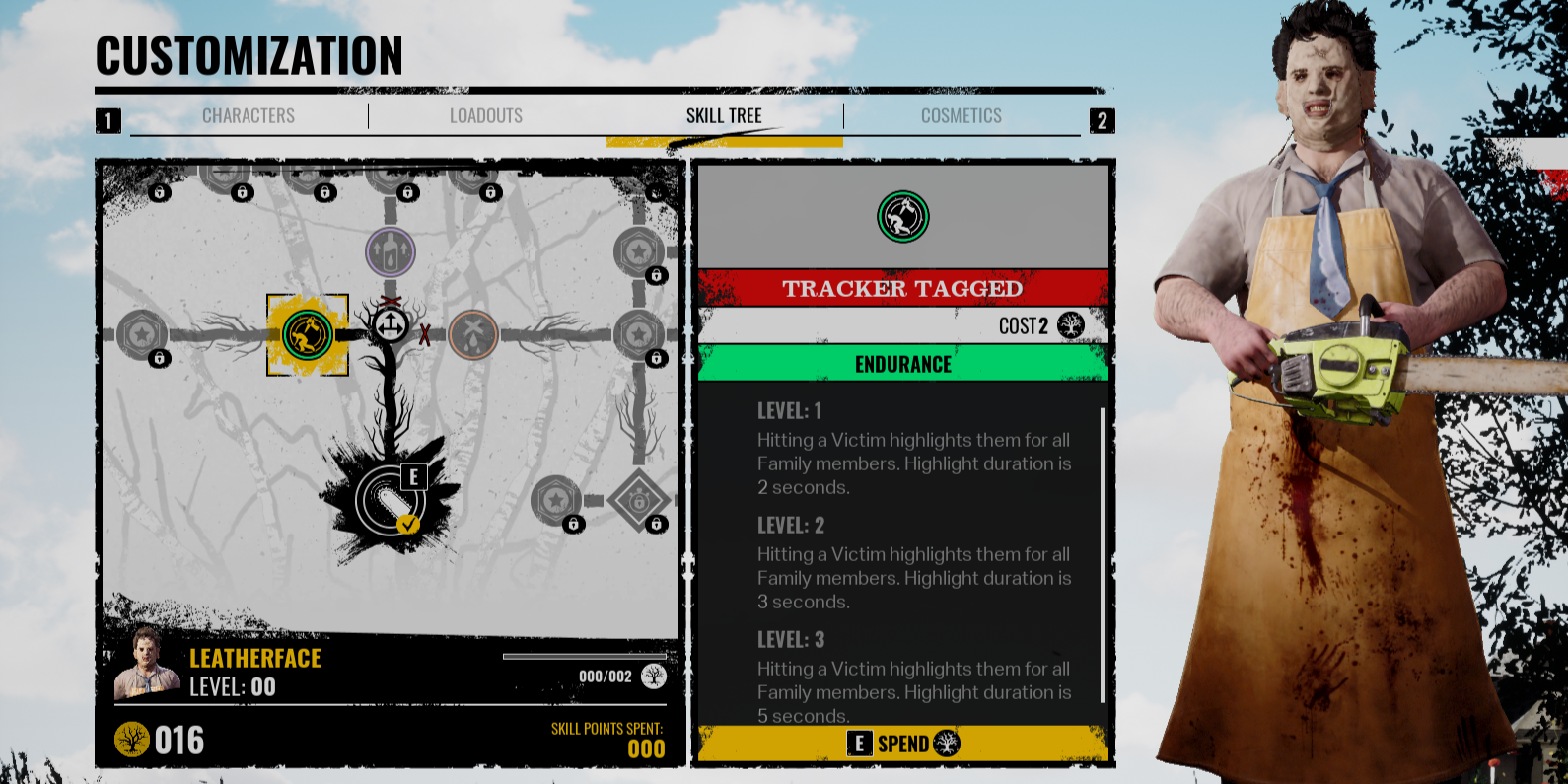Open the Loadouts tab
This screenshot has width=1568, height=784.
point(486,116)
